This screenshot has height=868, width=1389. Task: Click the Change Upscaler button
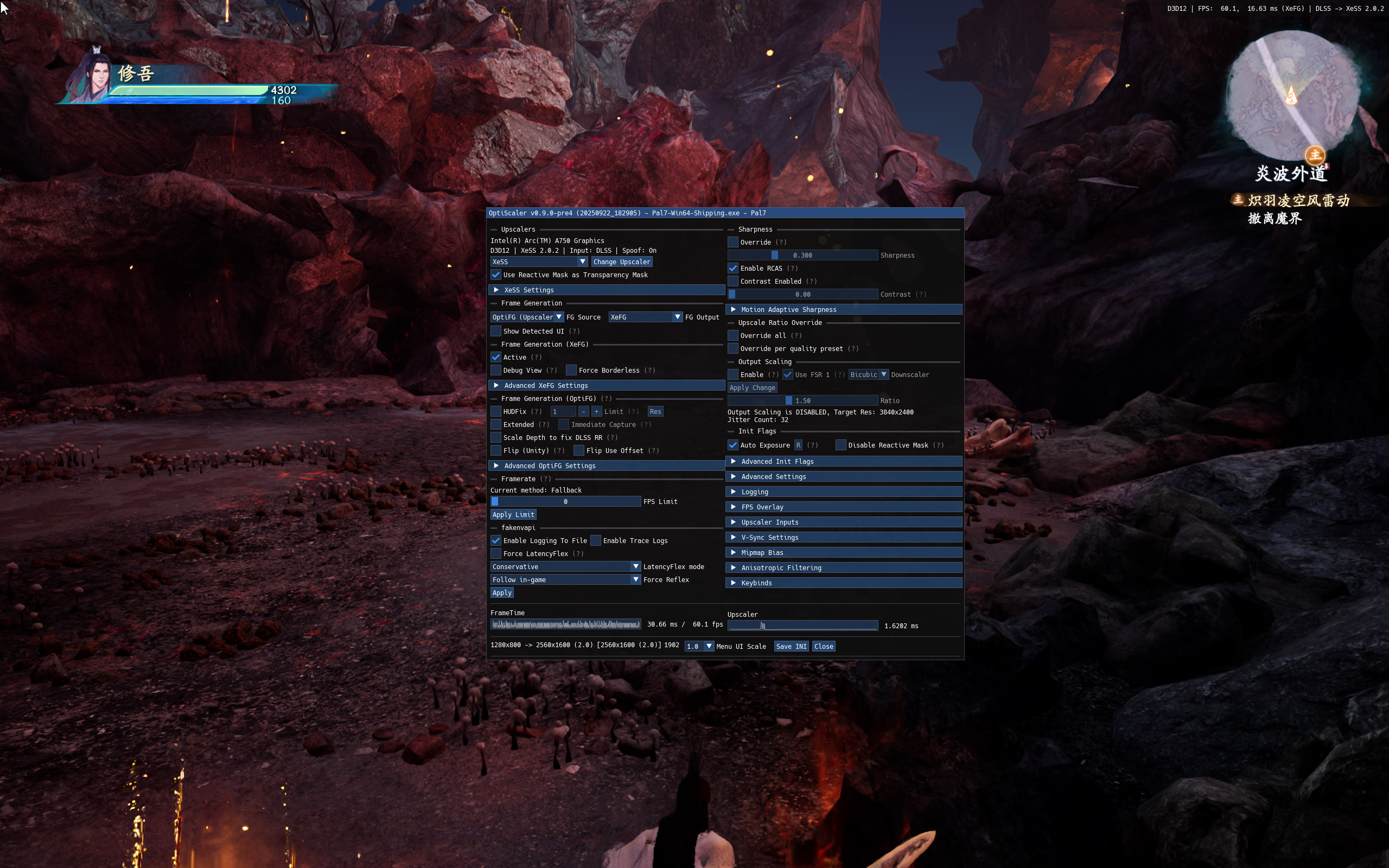pos(622,262)
